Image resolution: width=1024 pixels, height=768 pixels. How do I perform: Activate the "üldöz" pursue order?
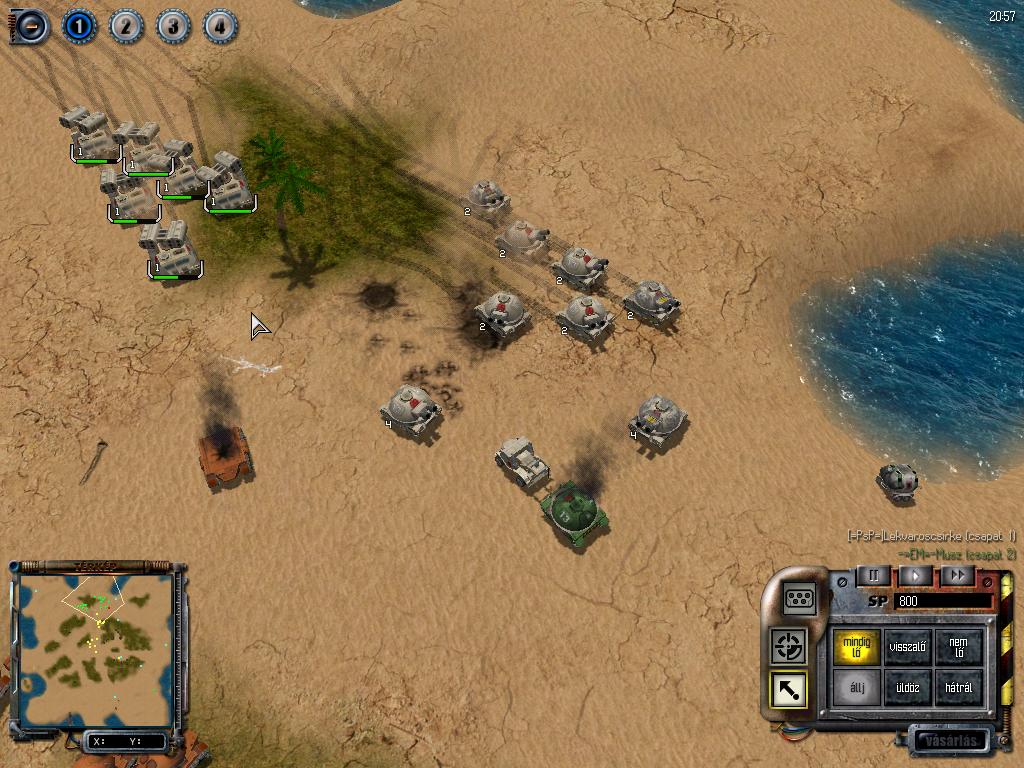click(x=908, y=688)
